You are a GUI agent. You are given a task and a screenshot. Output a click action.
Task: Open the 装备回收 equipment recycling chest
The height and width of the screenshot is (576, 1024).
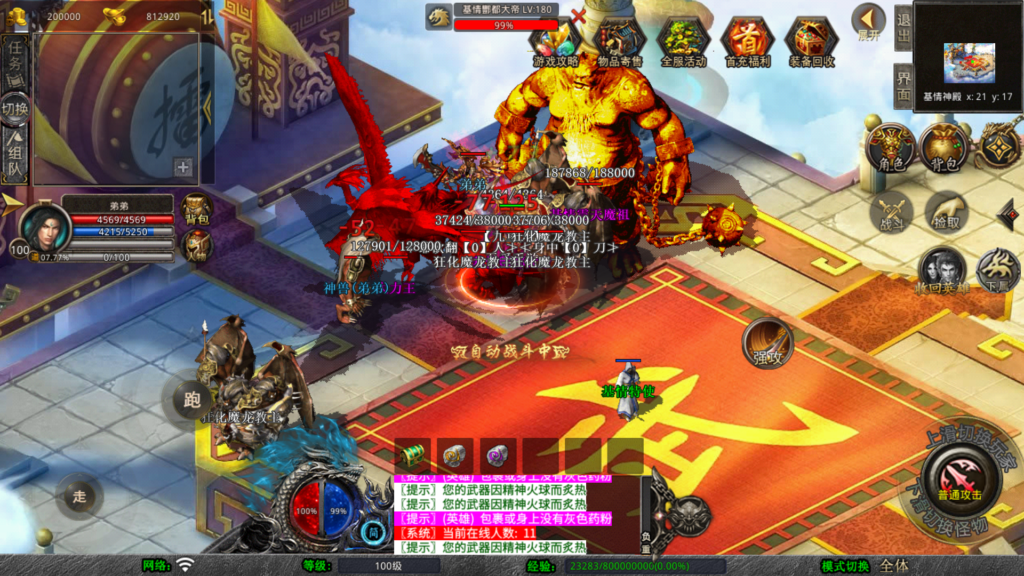pyautogui.click(x=810, y=40)
